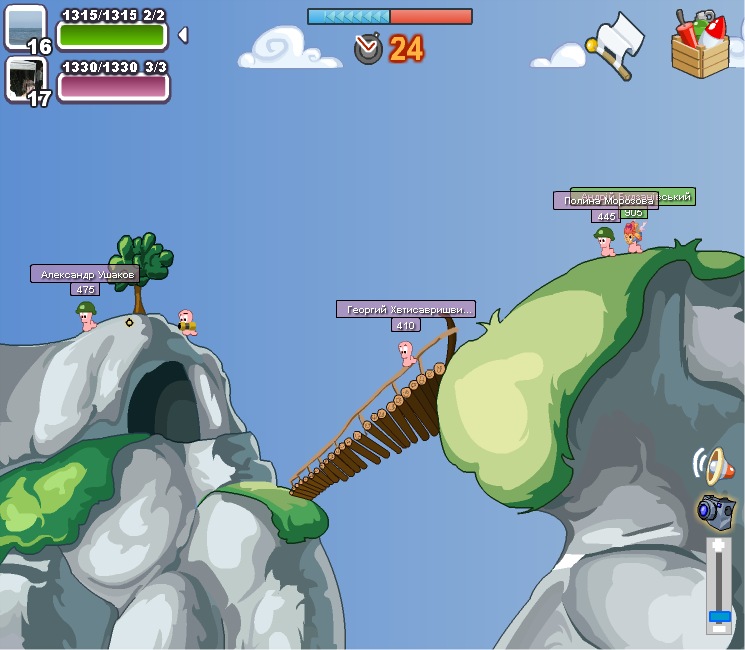Select the level 17 player avatar

[25, 78]
